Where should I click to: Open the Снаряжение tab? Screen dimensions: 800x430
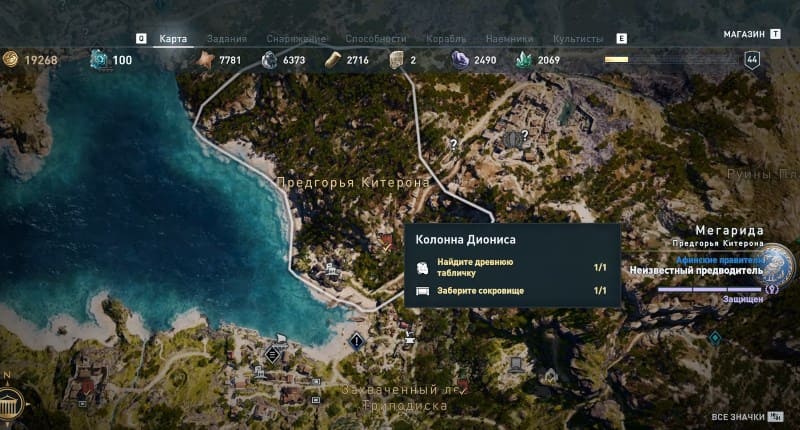click(295, 39)
